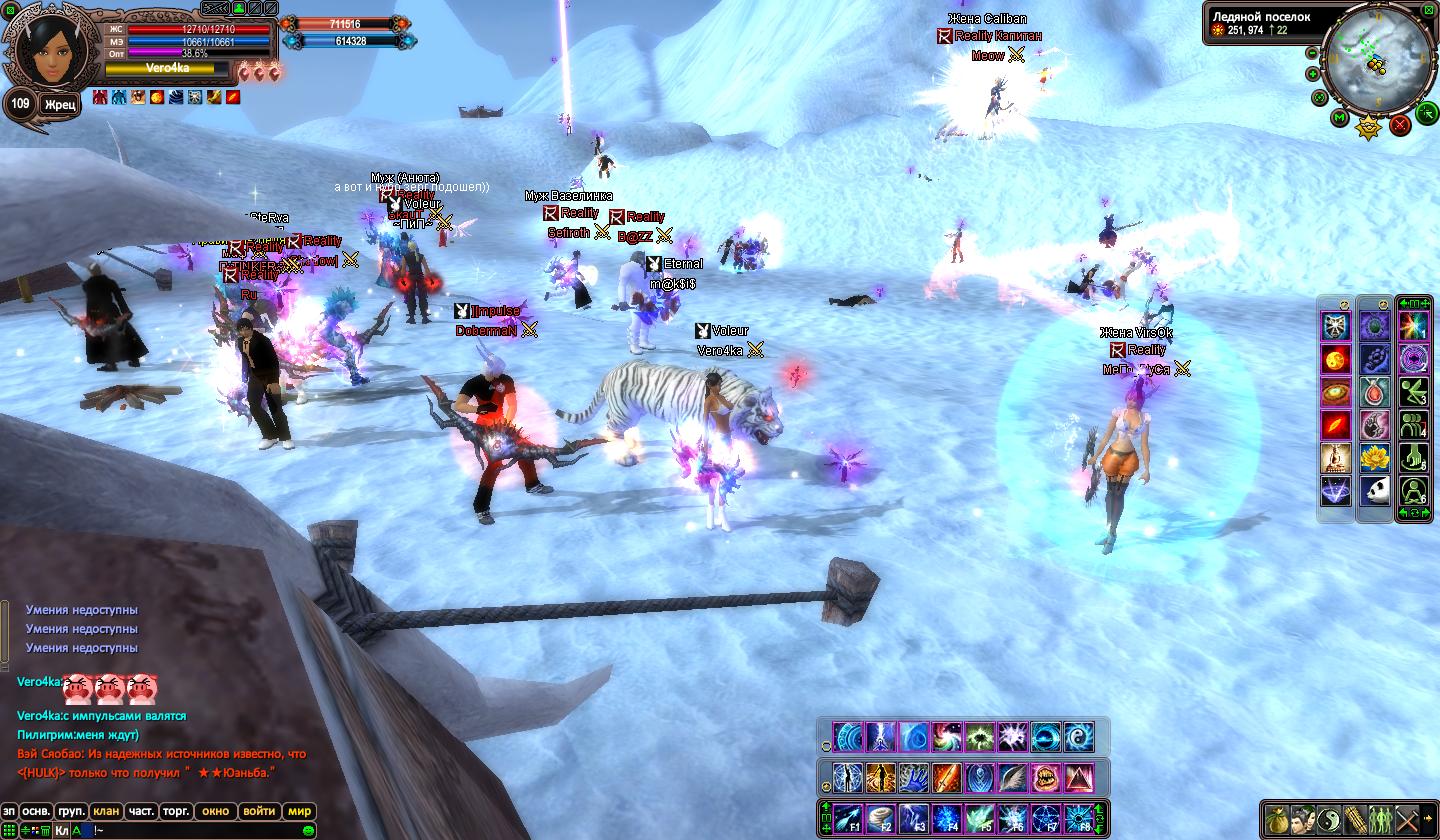1440x840 pixels.
Task: Activate the F1 hotbar skill
Action: (848, 818)
